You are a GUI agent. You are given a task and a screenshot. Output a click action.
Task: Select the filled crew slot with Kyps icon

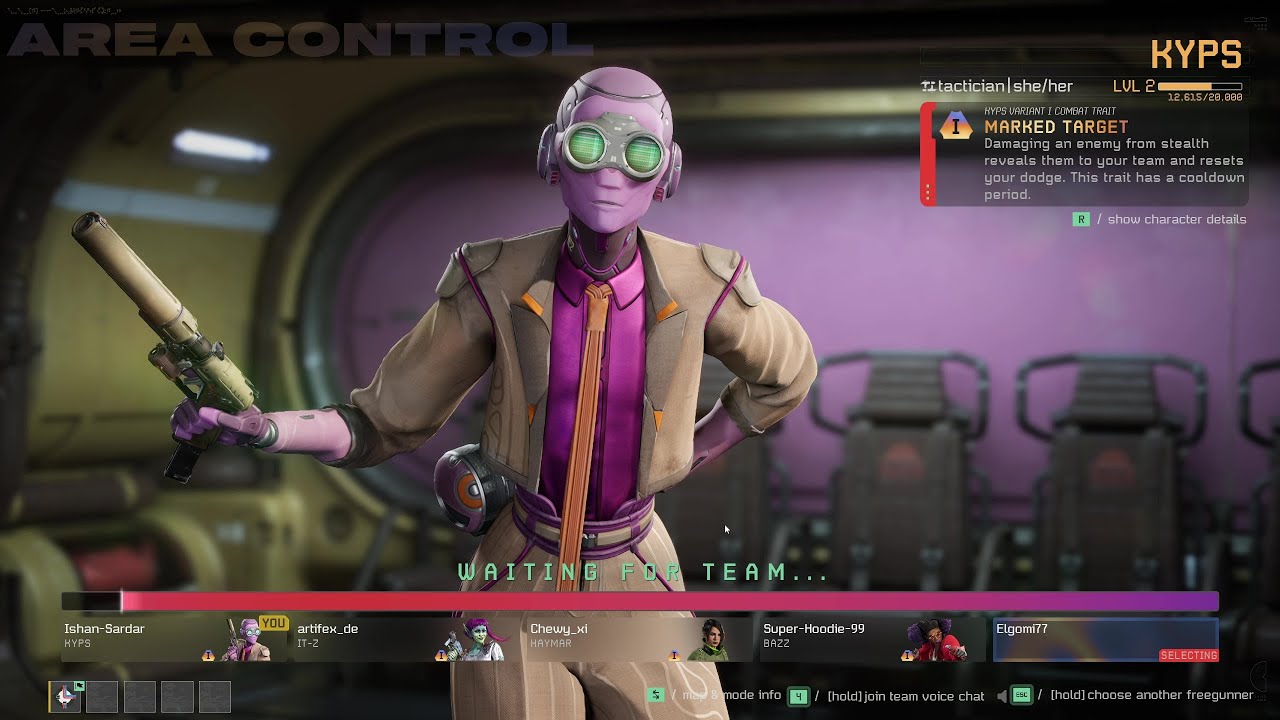point(65,697)
